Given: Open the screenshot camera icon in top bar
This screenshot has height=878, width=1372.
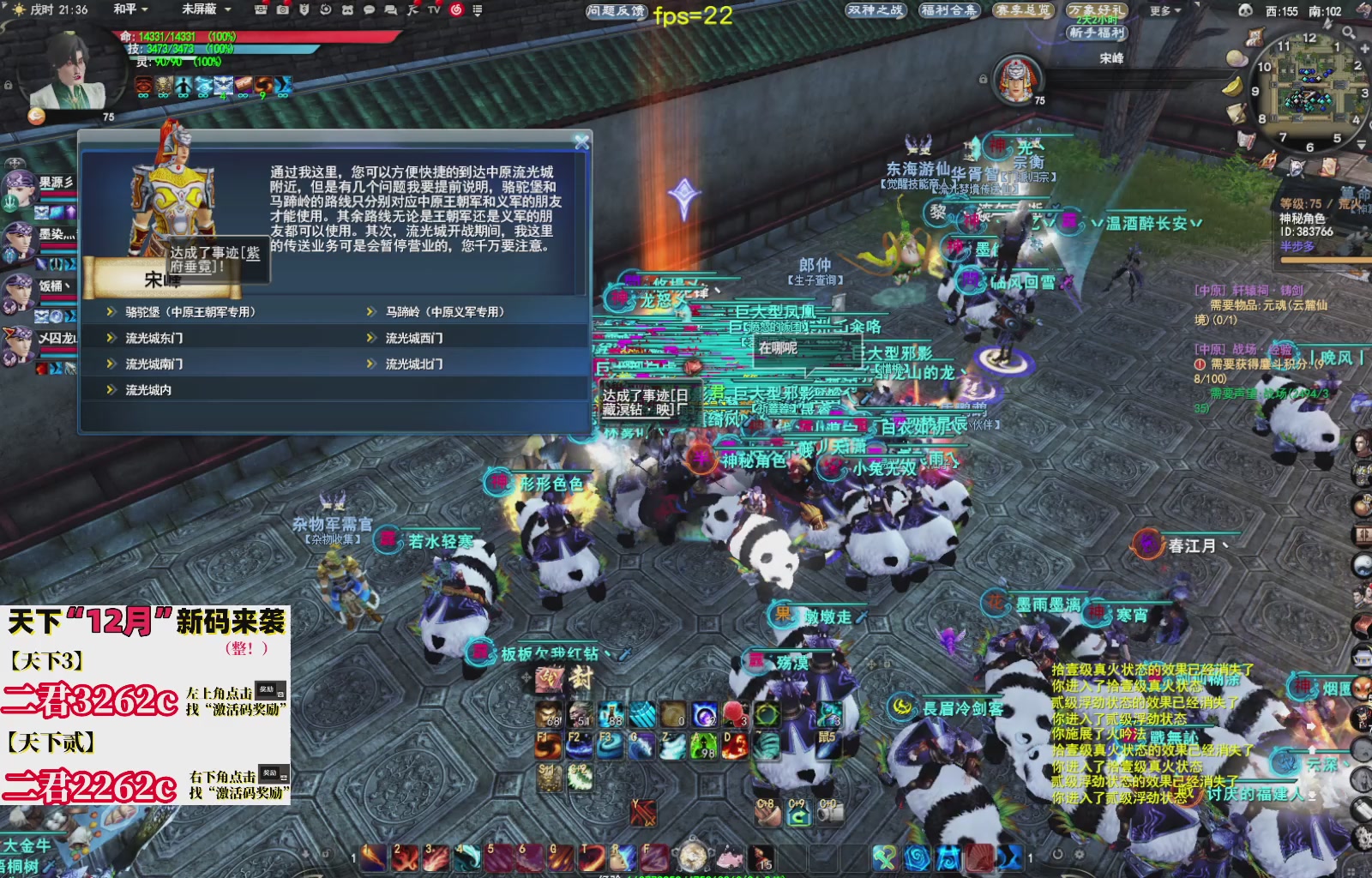Looking at the screenshot, I should pos(283,10).
